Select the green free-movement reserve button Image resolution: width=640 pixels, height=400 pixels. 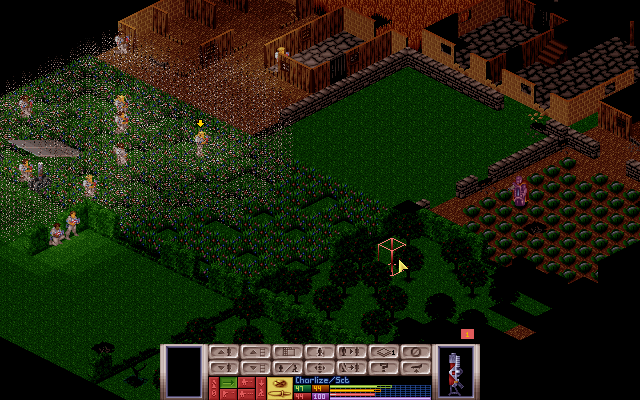point(227,382)
